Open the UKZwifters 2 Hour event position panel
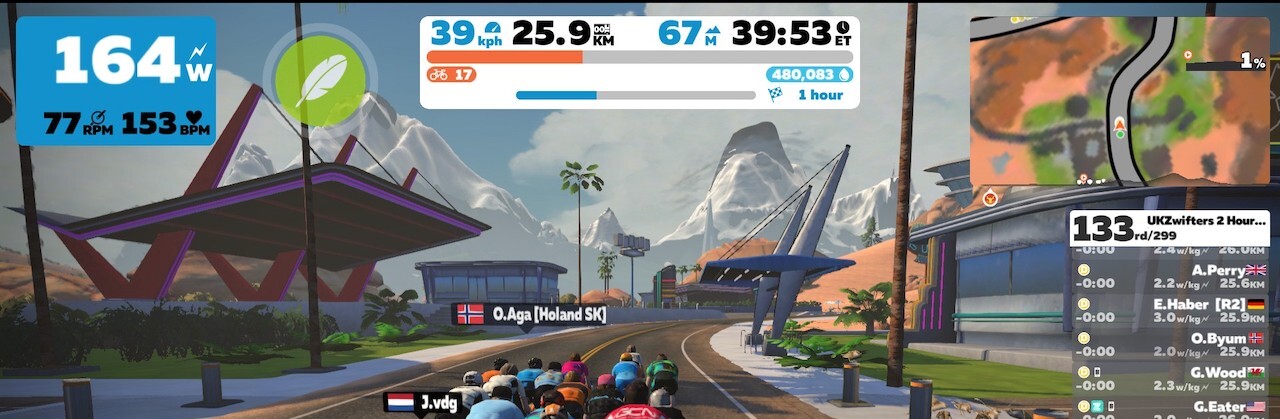Viewport: 1280px width, 419px height. [1172, 228]
